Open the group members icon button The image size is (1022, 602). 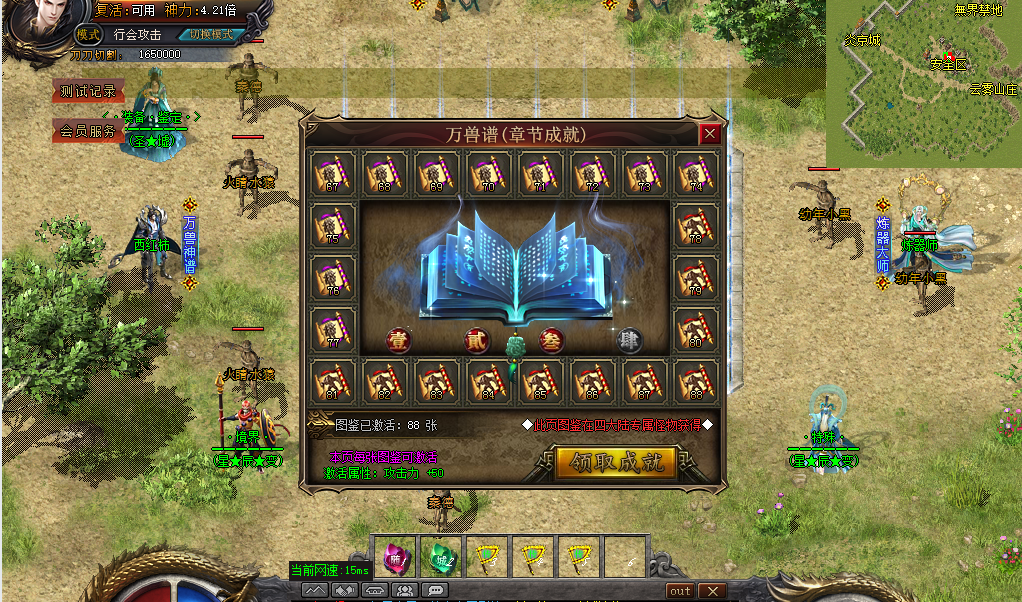tap(405, 591)
